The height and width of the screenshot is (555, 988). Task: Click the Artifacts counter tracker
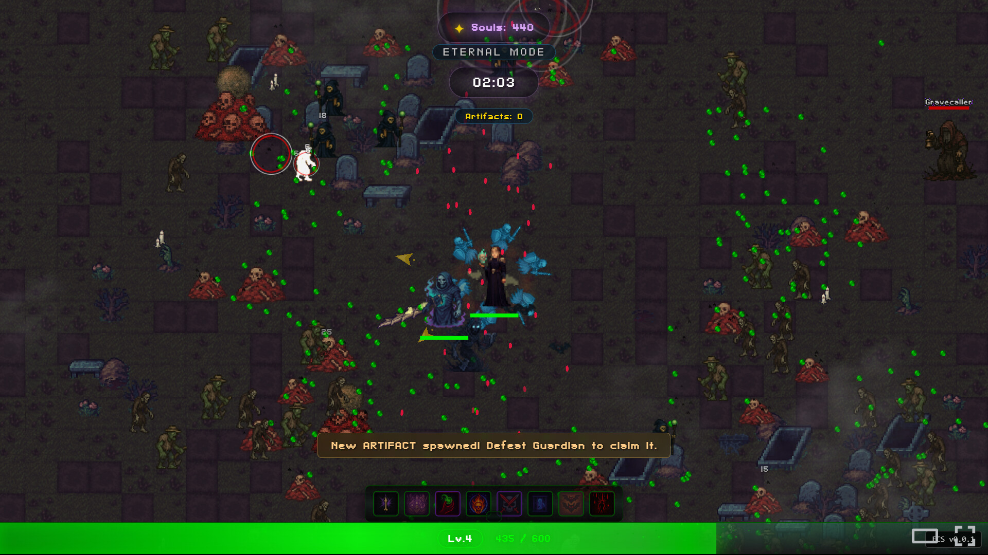[494, 117]
